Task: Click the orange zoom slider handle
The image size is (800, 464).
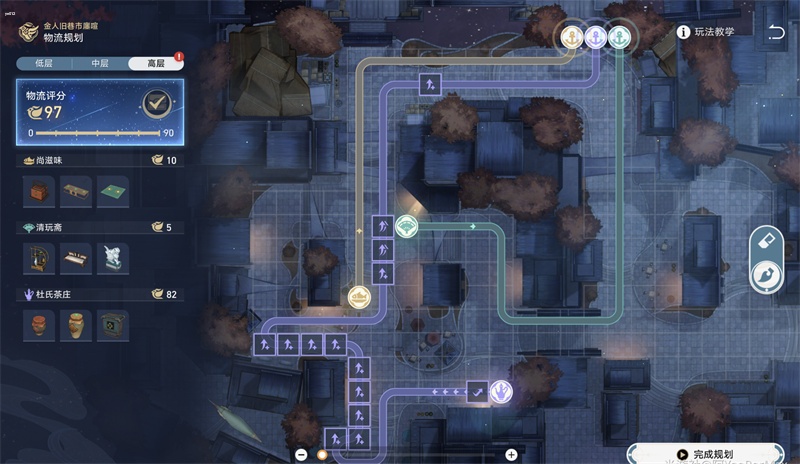Action: tap(322, 454)
